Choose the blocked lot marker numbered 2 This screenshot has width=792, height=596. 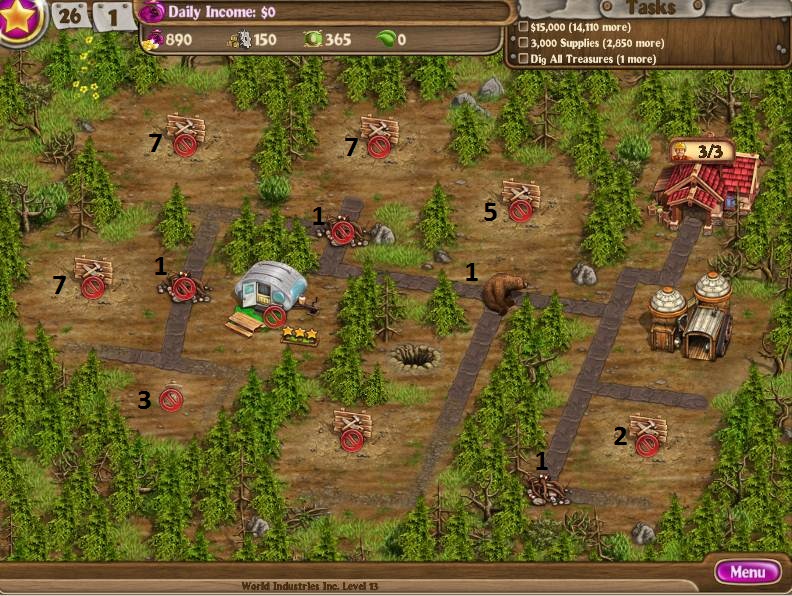(647, 444)
